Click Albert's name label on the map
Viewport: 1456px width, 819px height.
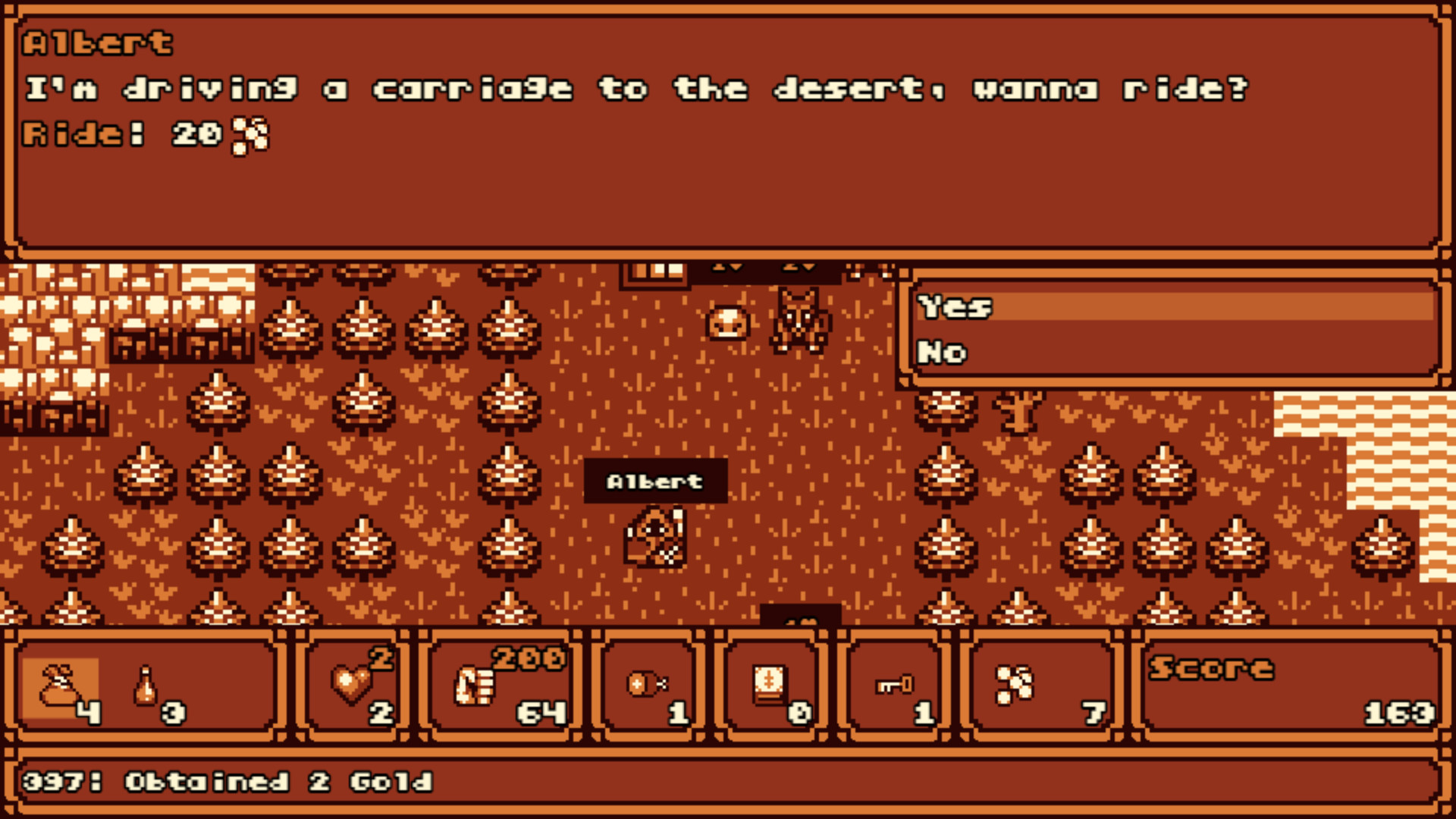tap(655, 479)
